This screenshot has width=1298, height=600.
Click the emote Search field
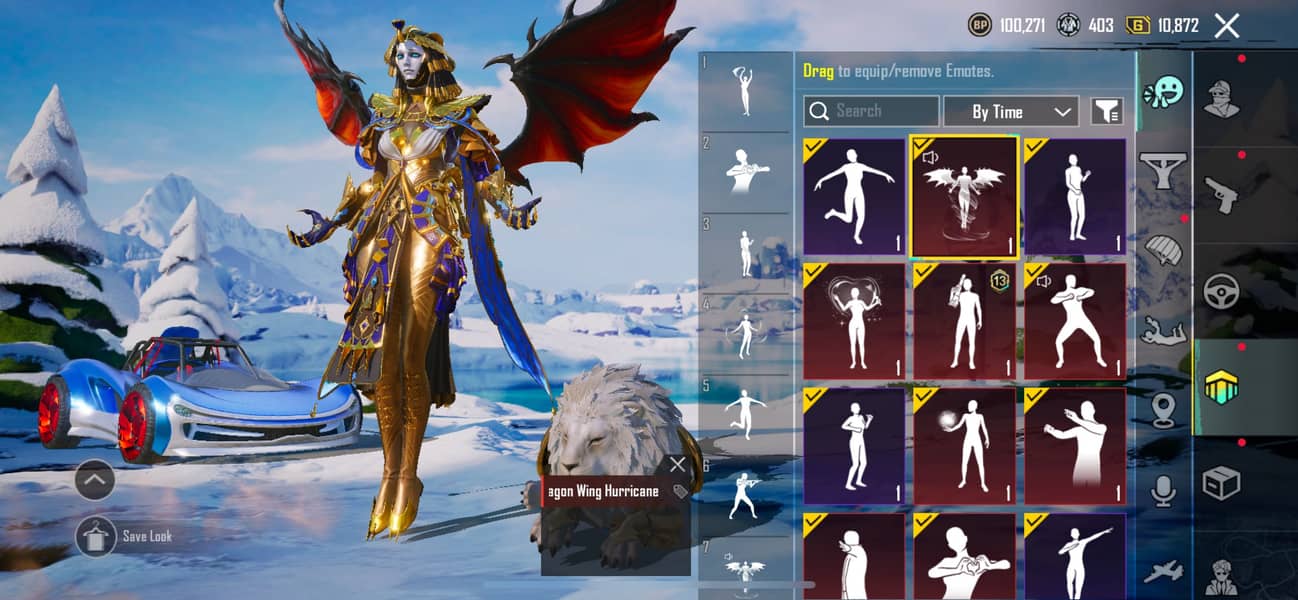click(x=871, y=111)
